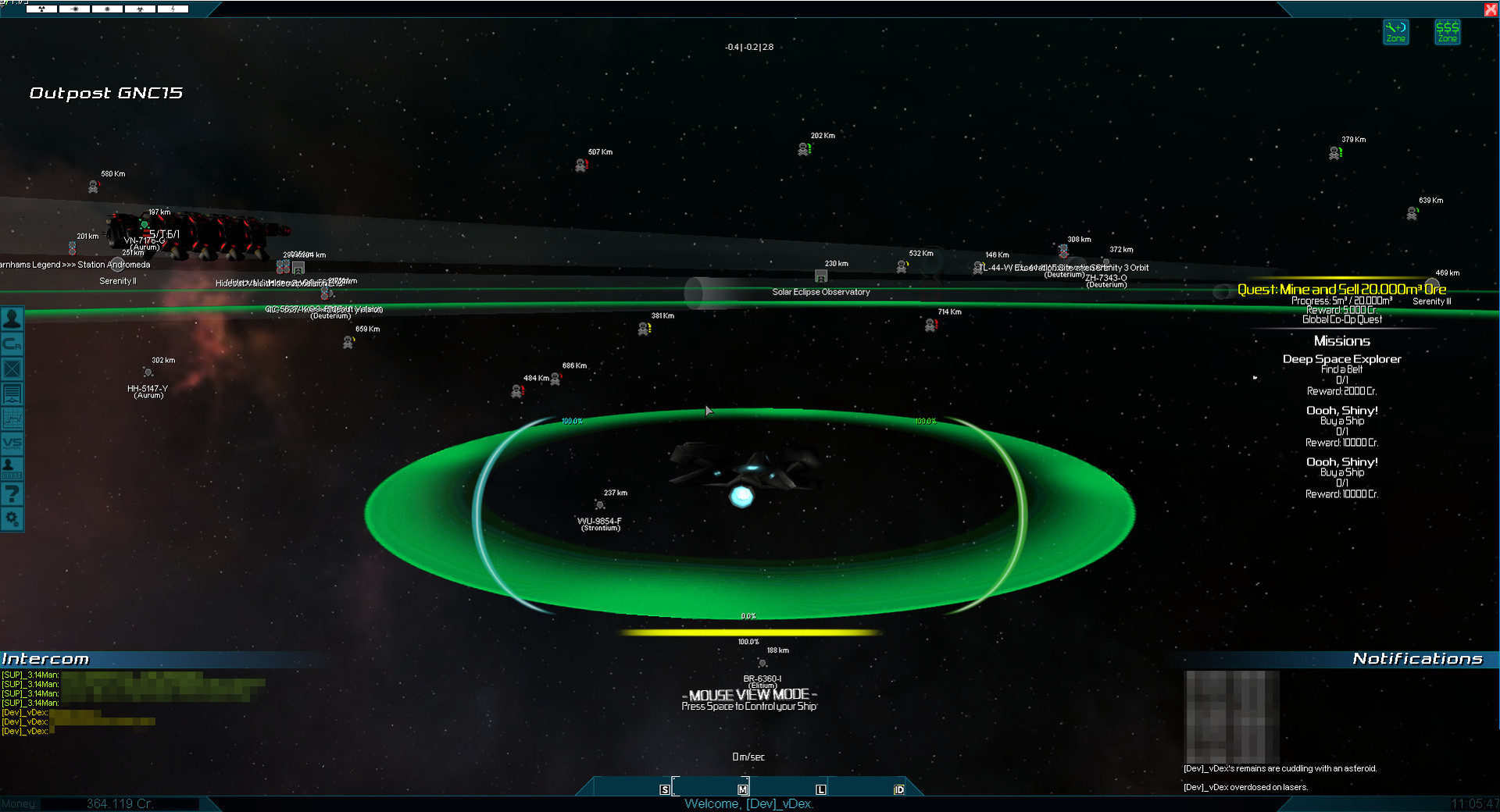1500x812 pixels.
Task: Select the L slot on bottom bar
Action: click(x=821, y=789)
